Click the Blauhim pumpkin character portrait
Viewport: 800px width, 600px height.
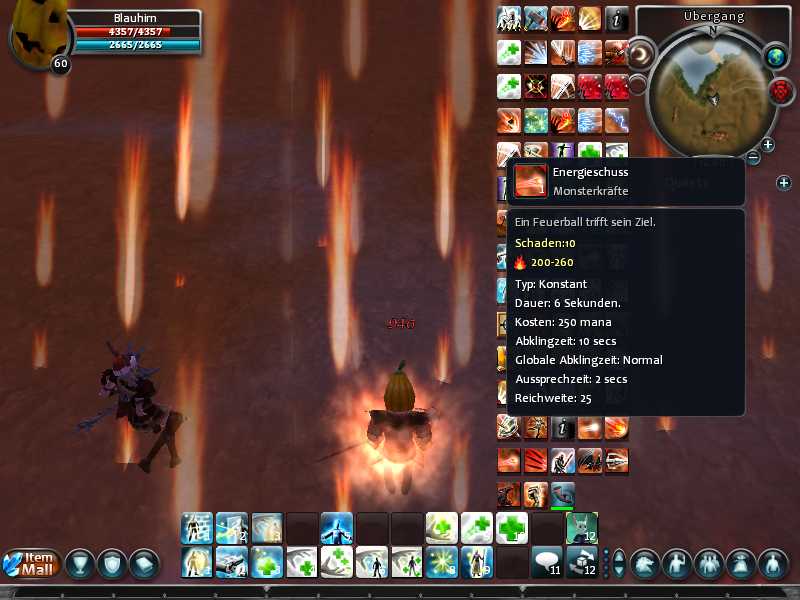pyautogui.click(x=36, y=36)
